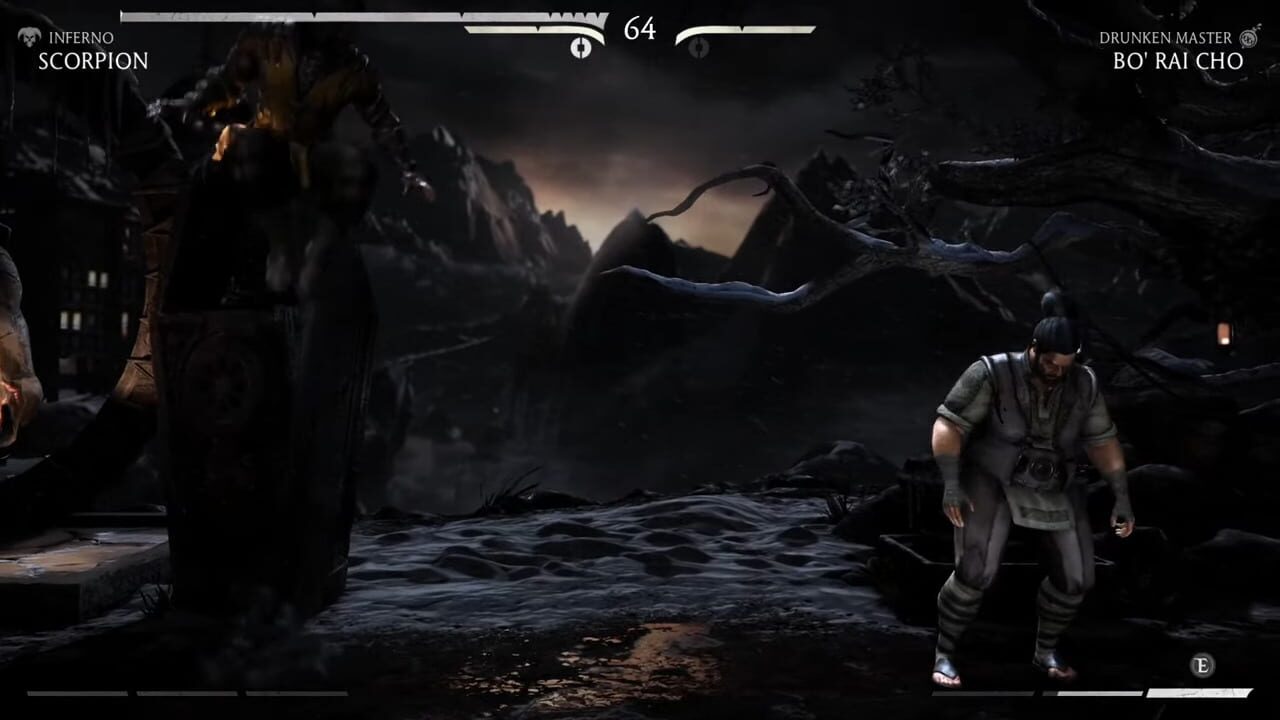Click the gourd icon beside Drunken Master
The height and width of the screenshot is (720, 1280).
coord(1246,38)
